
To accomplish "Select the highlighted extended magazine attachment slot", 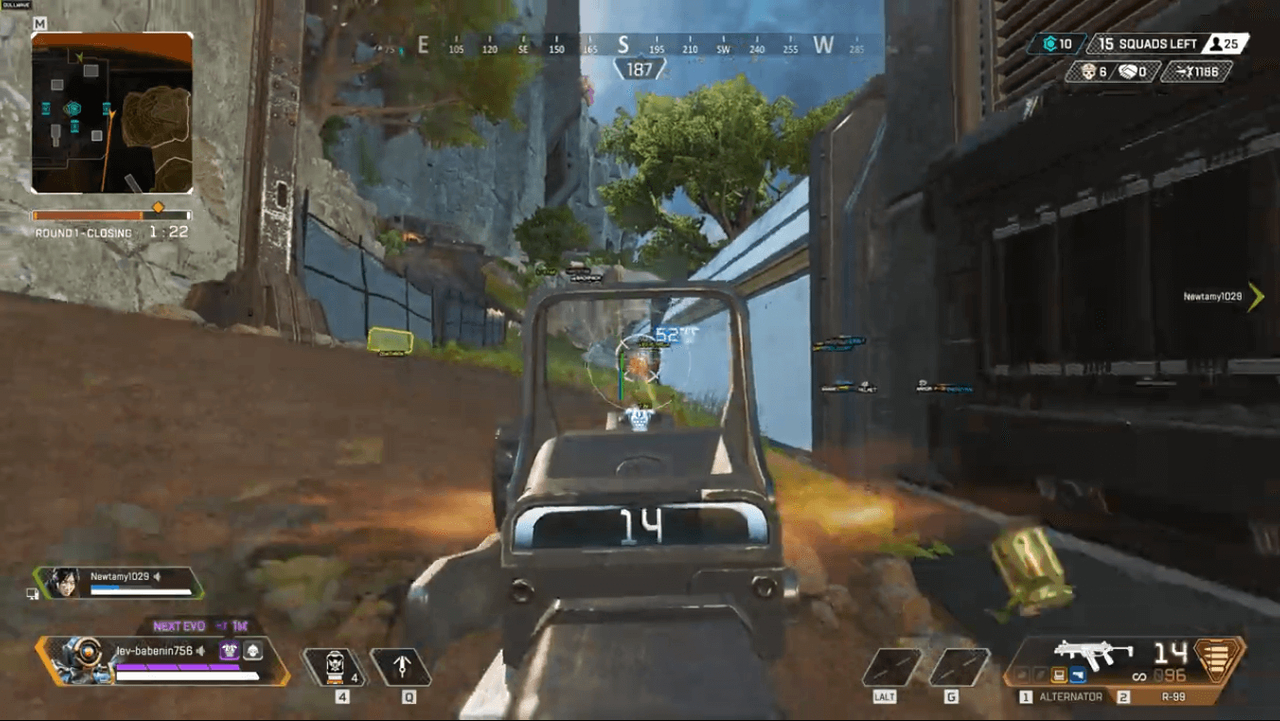I will click(x=1059, y=675).
